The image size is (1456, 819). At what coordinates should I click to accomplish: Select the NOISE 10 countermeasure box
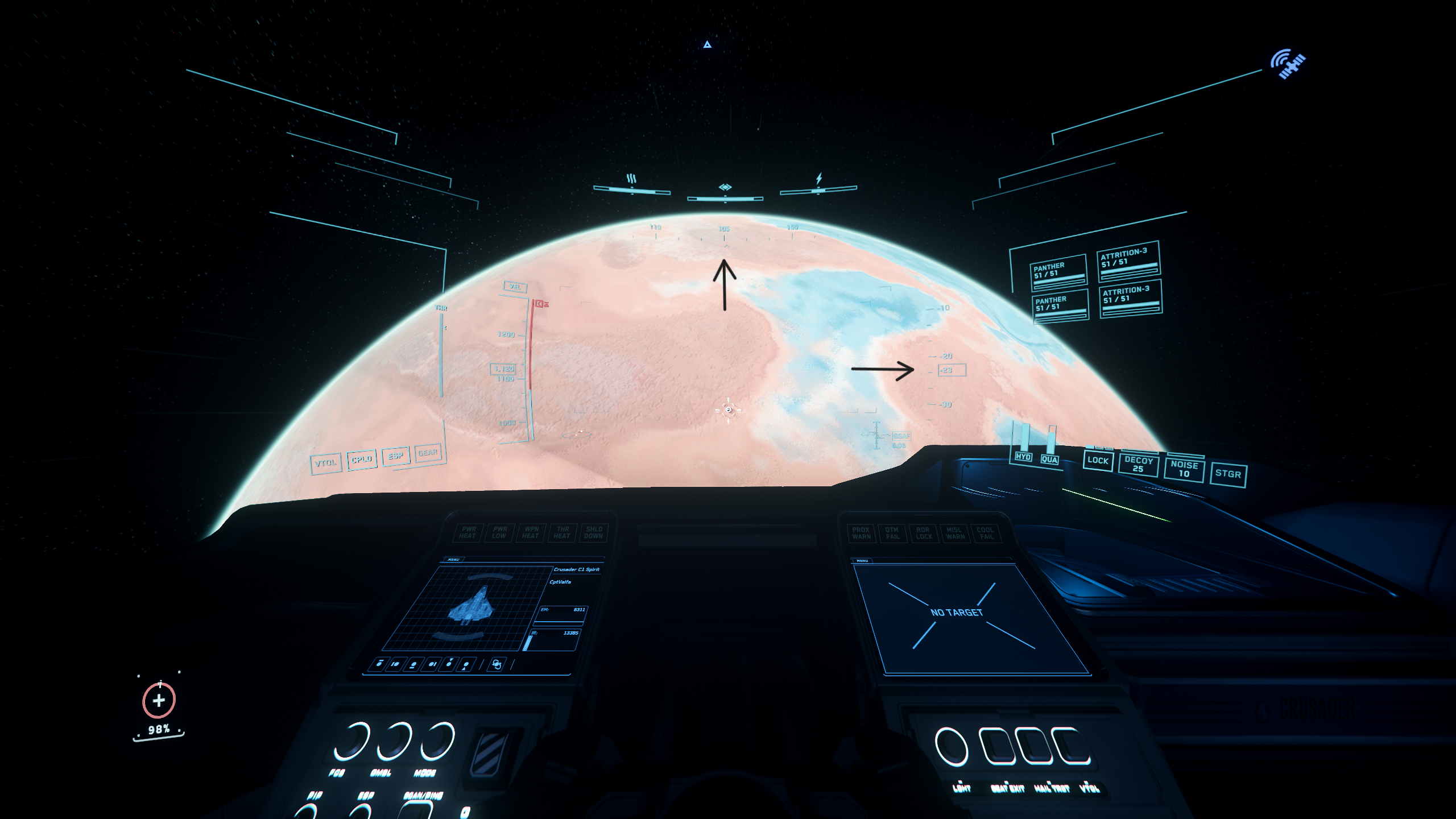(1184, 469)
